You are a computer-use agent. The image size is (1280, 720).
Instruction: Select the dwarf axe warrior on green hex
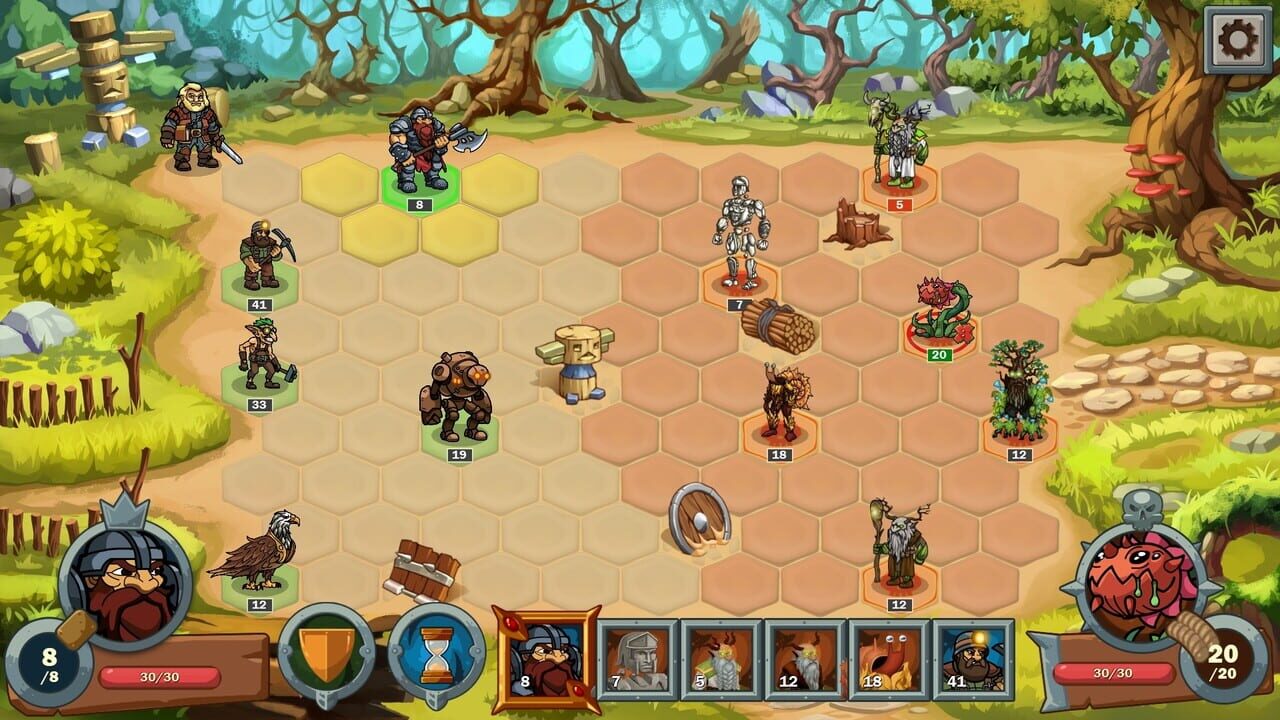[420, 155]
